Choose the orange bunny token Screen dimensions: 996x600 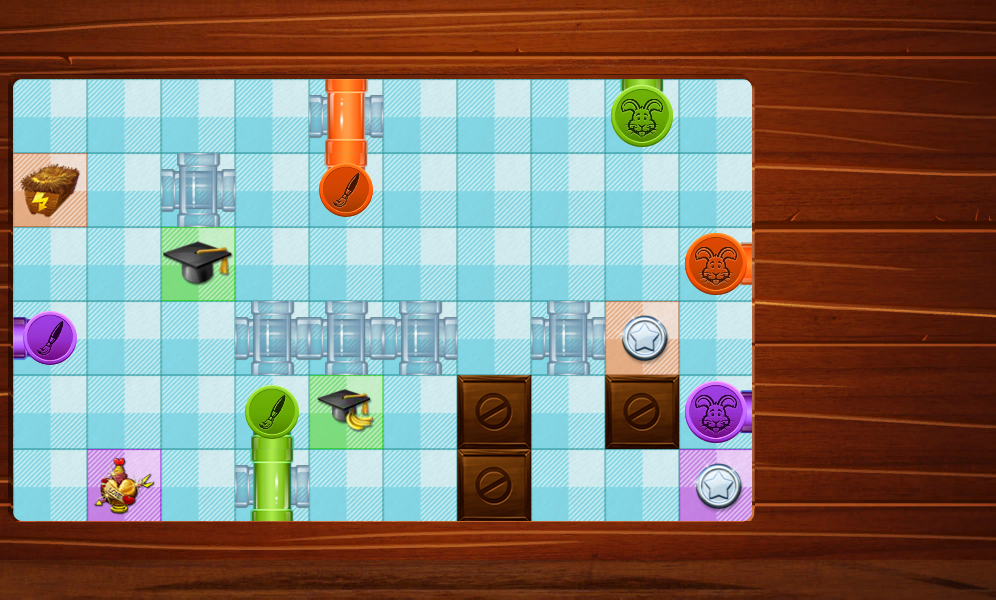coord(716,264)
